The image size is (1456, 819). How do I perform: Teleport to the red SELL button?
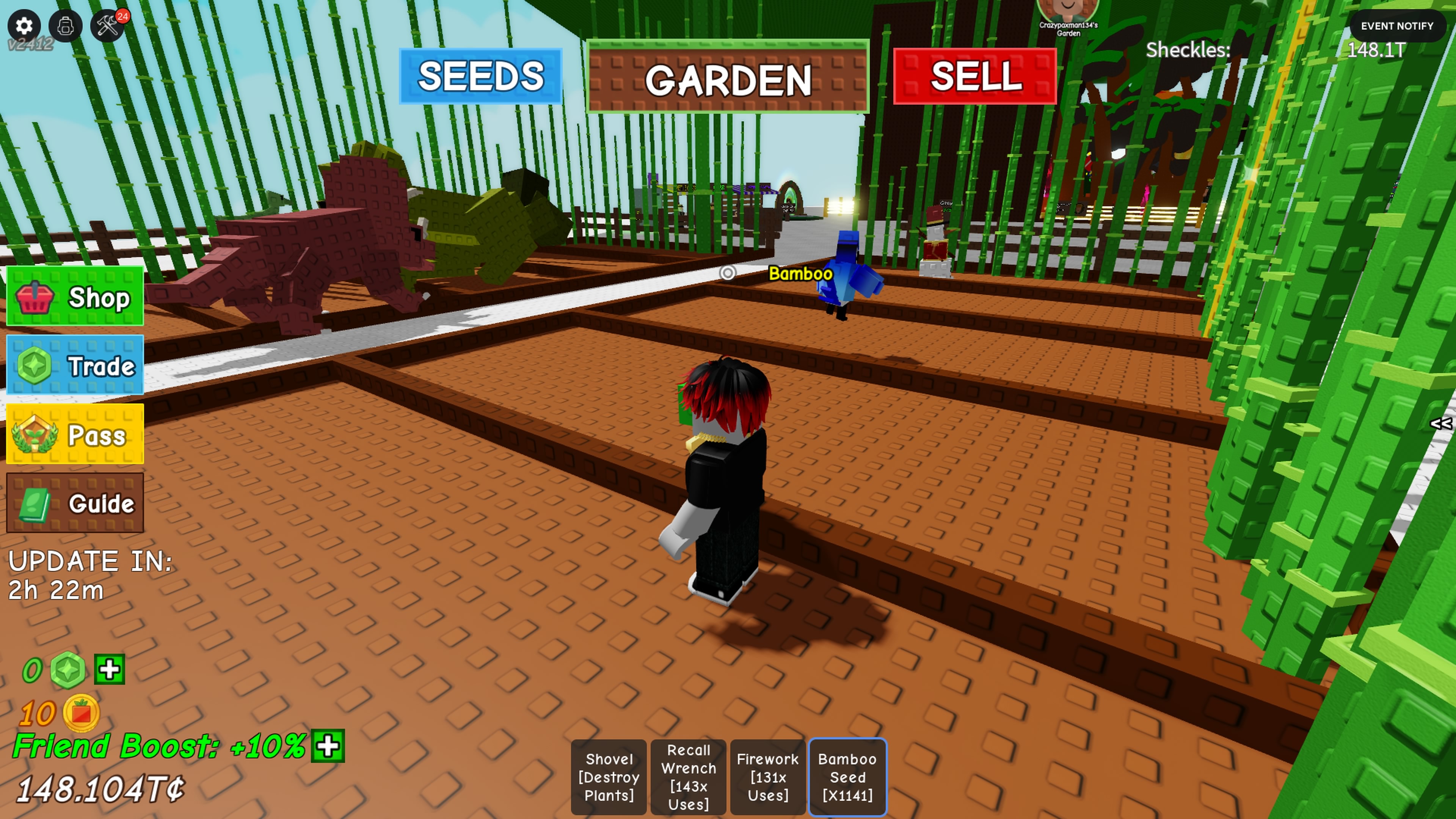tap(975, 76)
